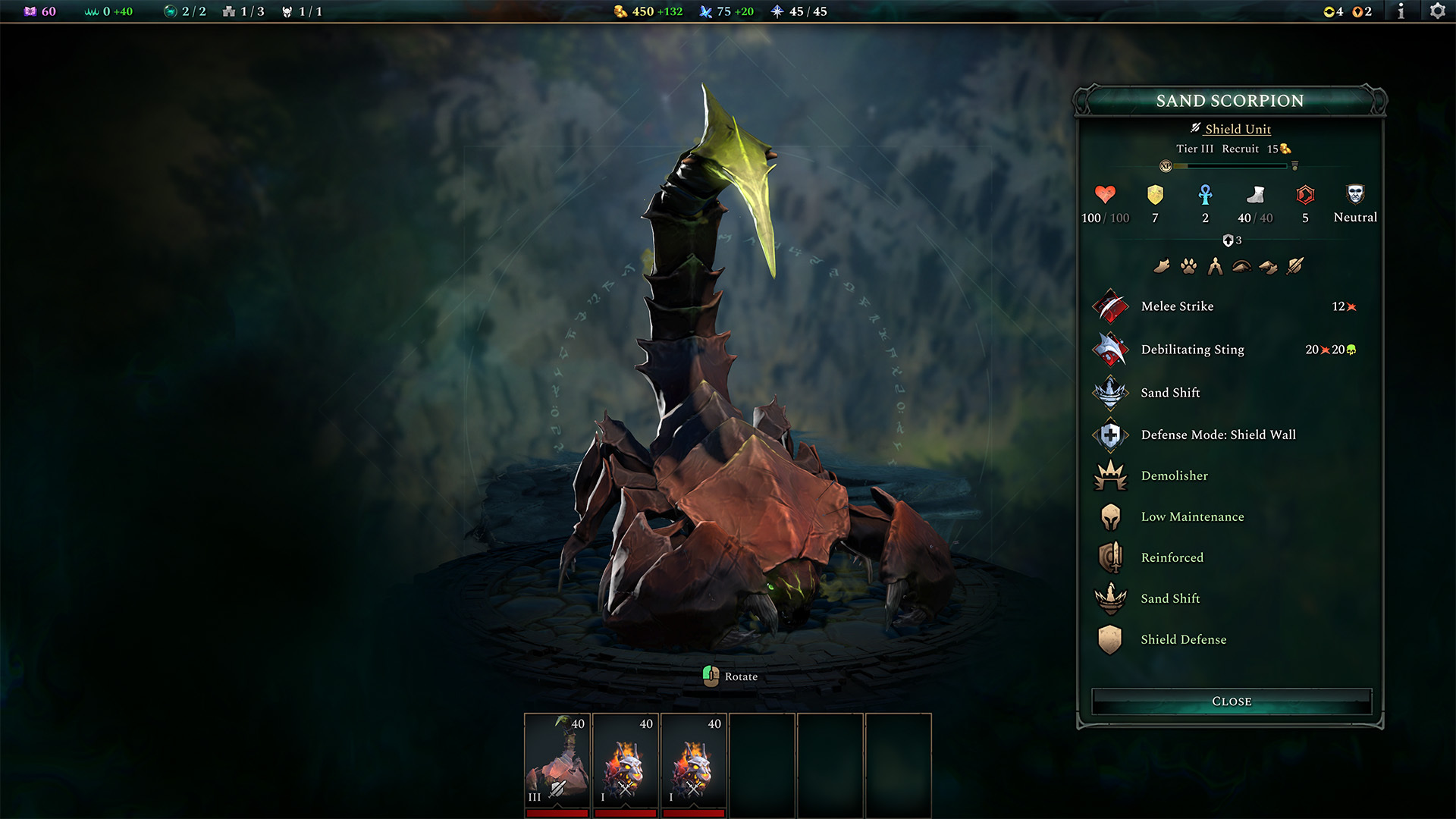
Task: Select the Melee Strike ability icon
Action: pyautogui.click(x=1110, y=306)
